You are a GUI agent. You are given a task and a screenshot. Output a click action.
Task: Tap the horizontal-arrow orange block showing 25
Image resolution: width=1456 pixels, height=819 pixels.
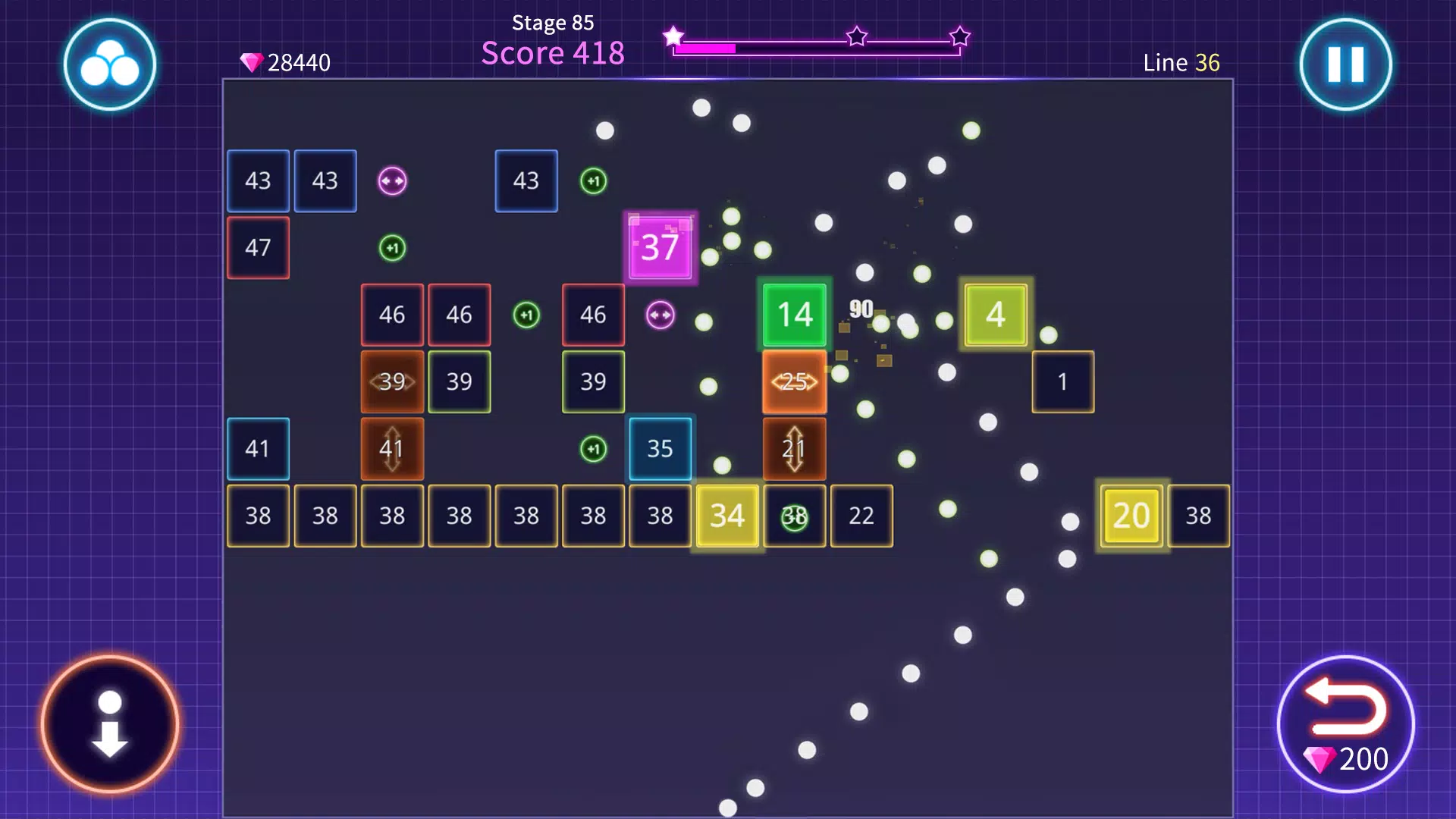click(x=794, y=382)
